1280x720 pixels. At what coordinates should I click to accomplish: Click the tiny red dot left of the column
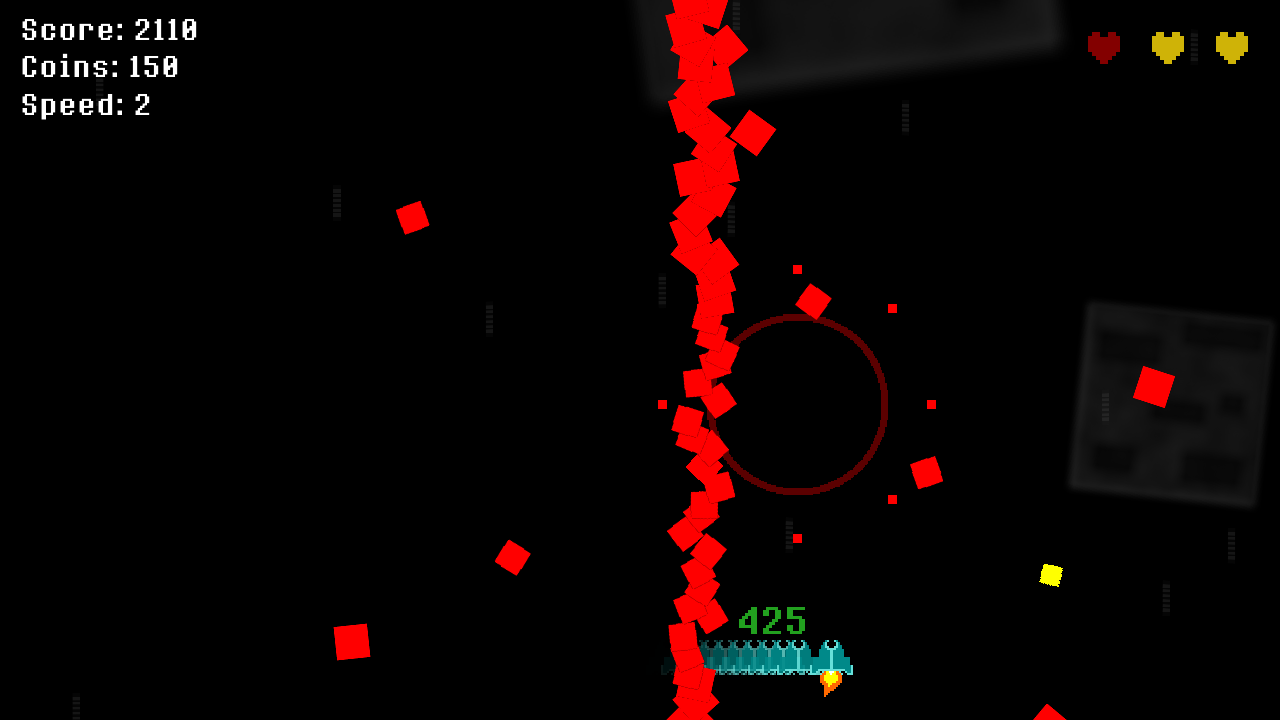click(x=660, y=406)
